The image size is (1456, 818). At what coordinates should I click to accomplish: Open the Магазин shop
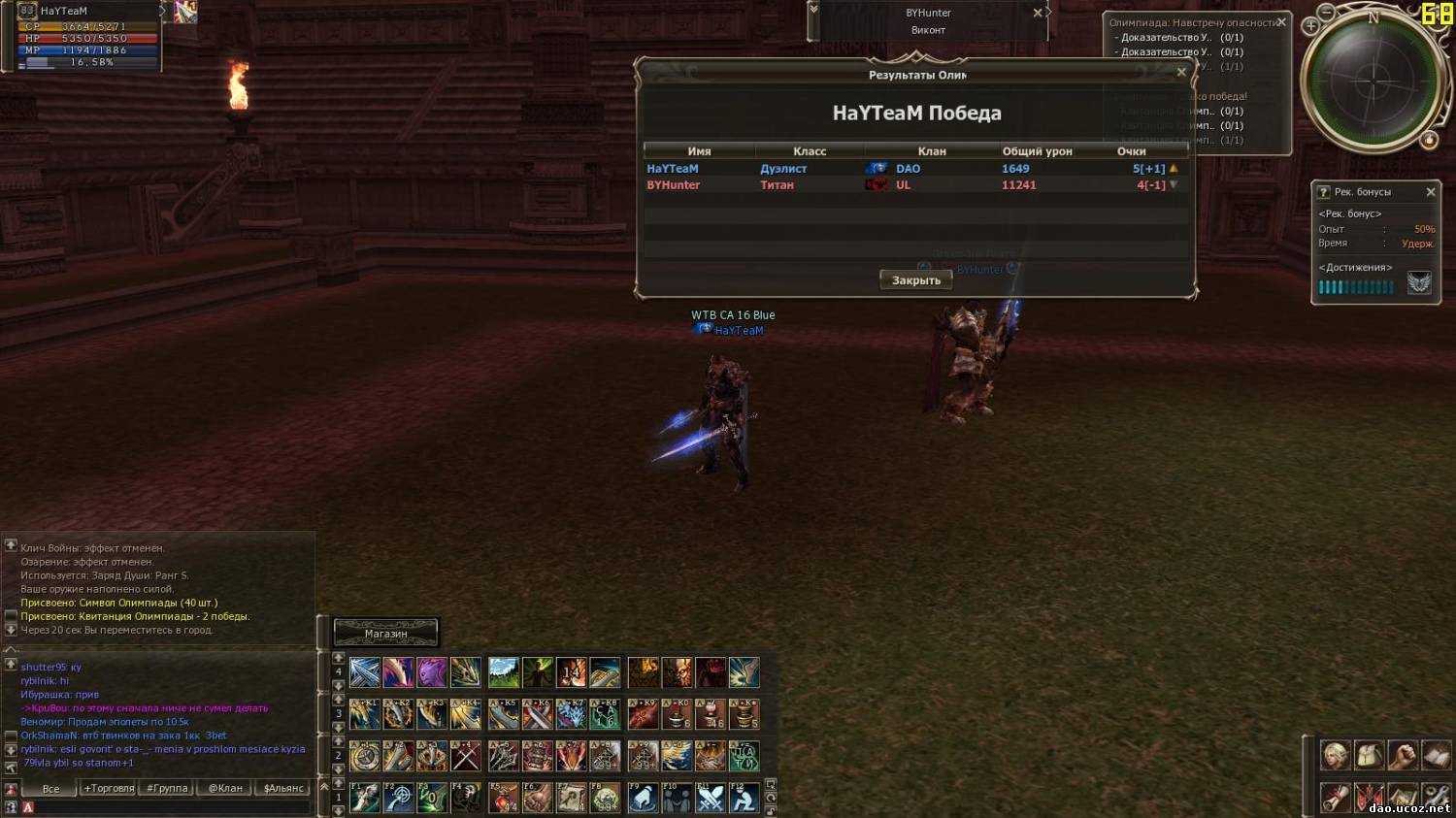(x=386, y=634)
